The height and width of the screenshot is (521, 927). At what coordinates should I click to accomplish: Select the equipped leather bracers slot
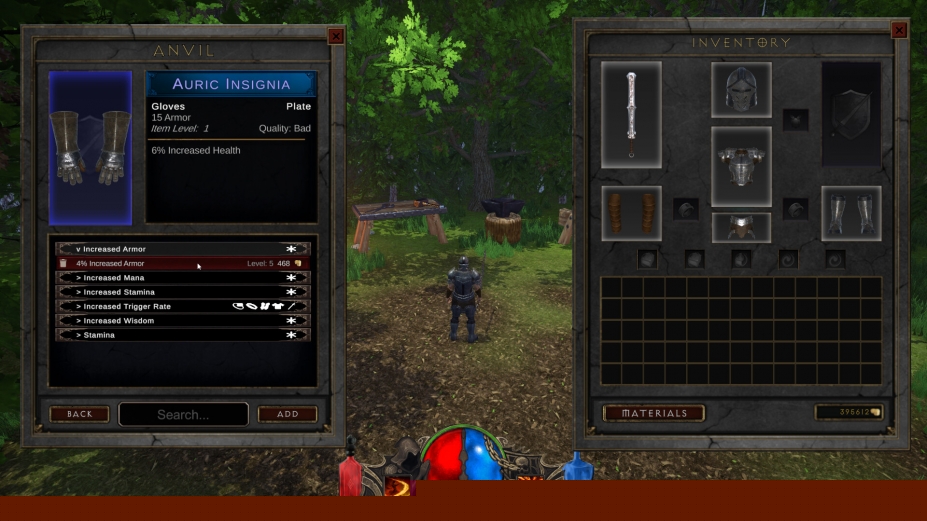[x=631, y=213]
